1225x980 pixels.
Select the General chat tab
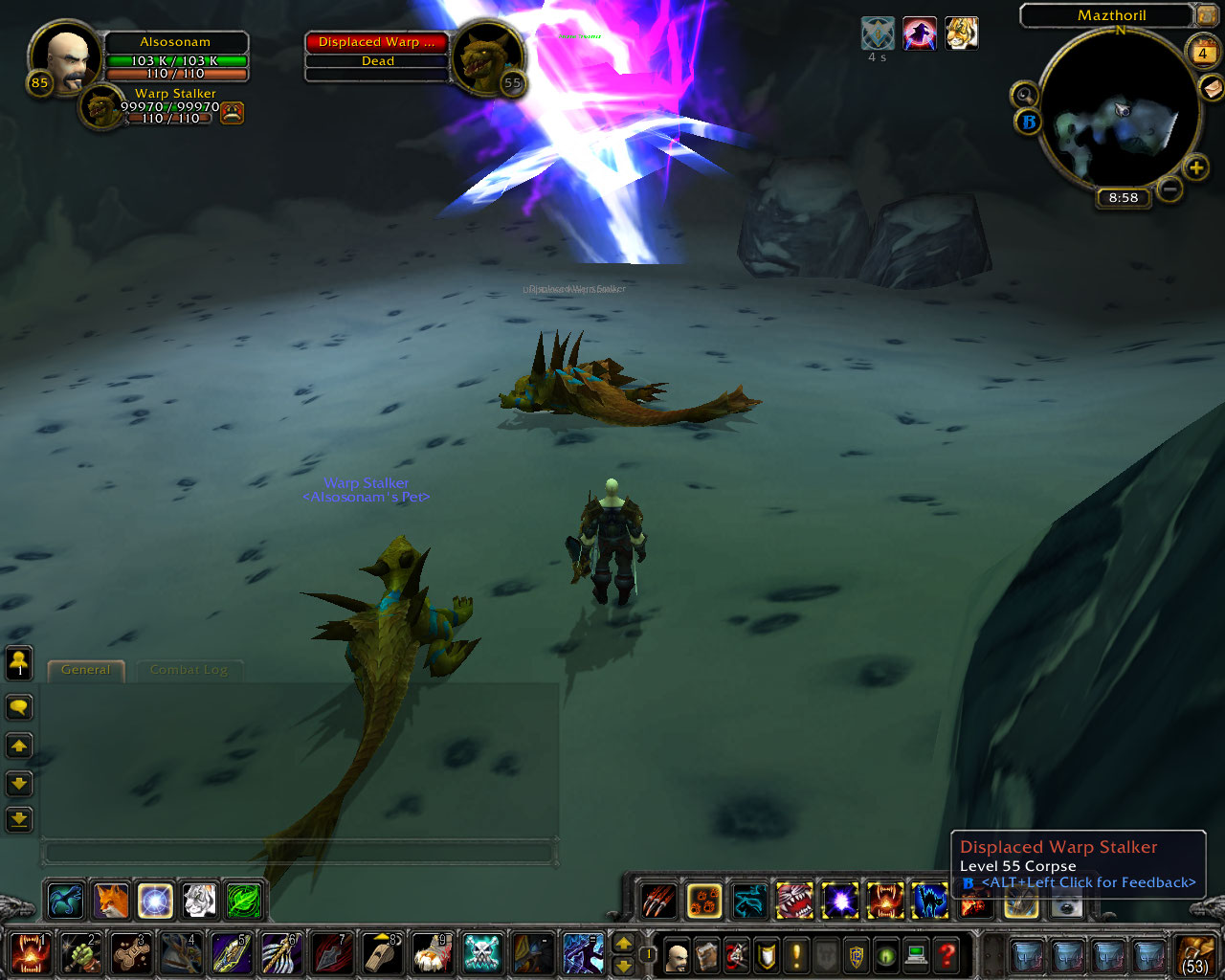click(85, 670)
